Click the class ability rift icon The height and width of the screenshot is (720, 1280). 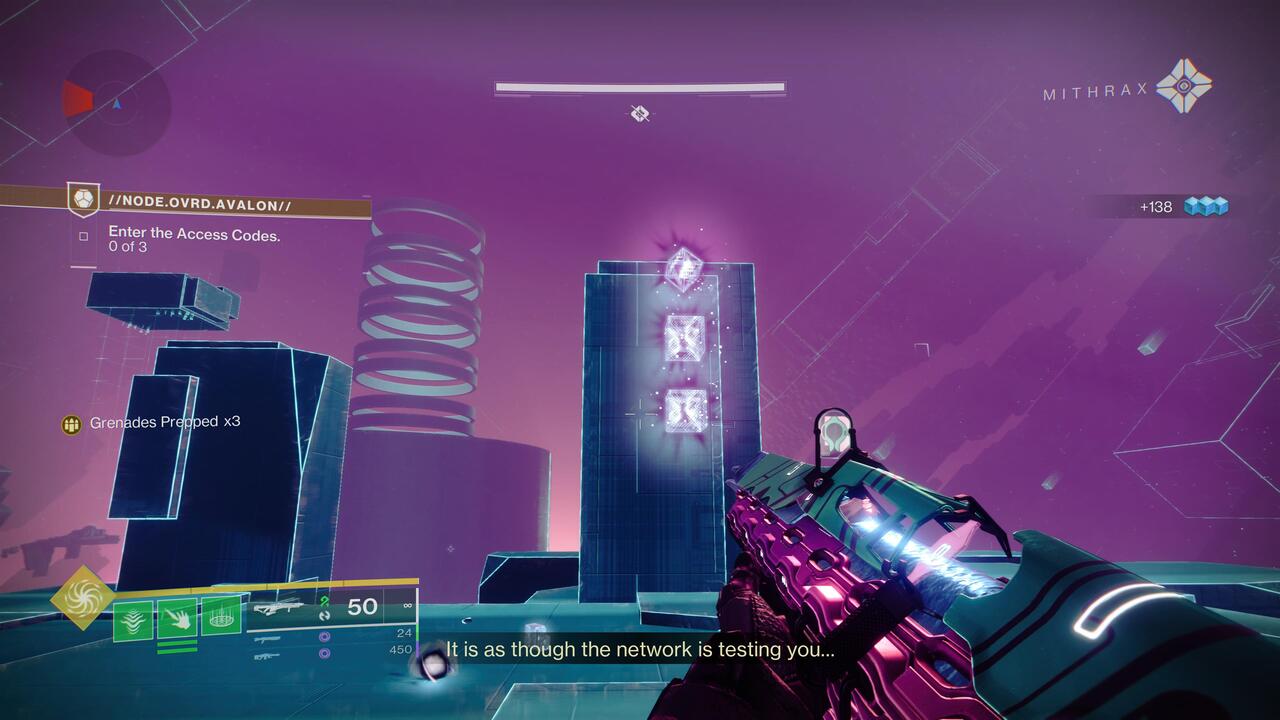coord(221,616)
